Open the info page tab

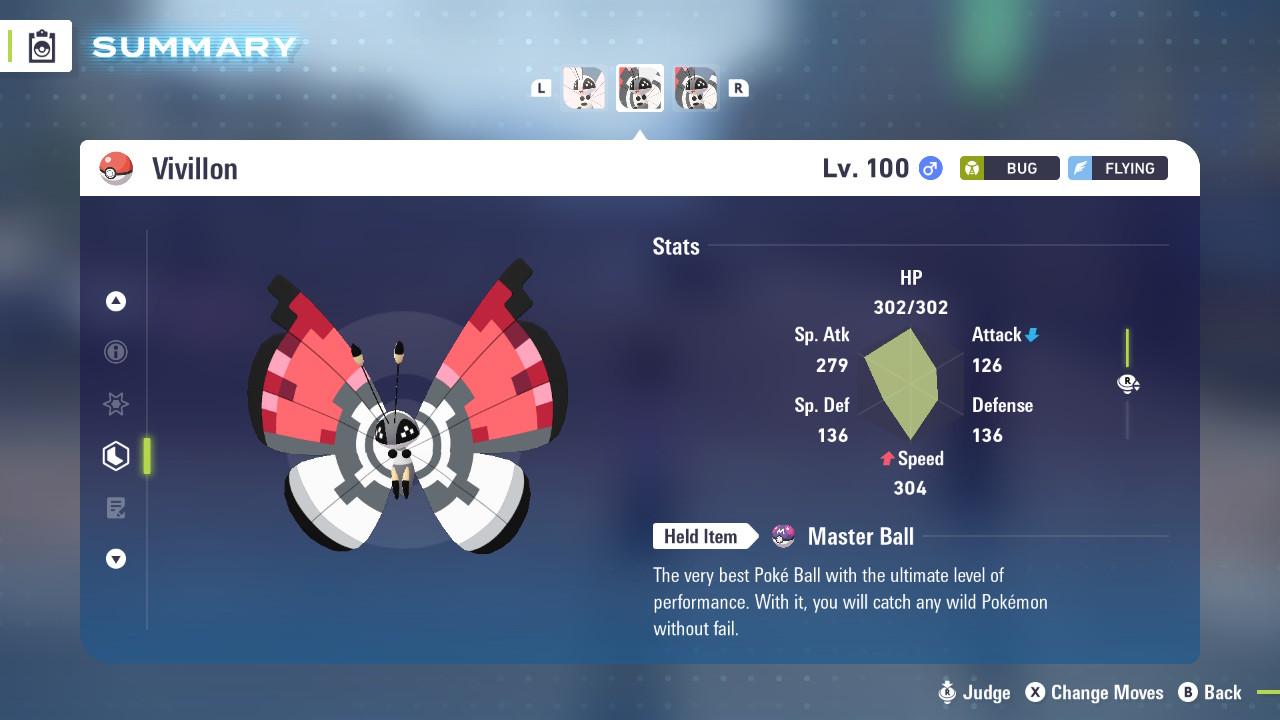(116, 352)
